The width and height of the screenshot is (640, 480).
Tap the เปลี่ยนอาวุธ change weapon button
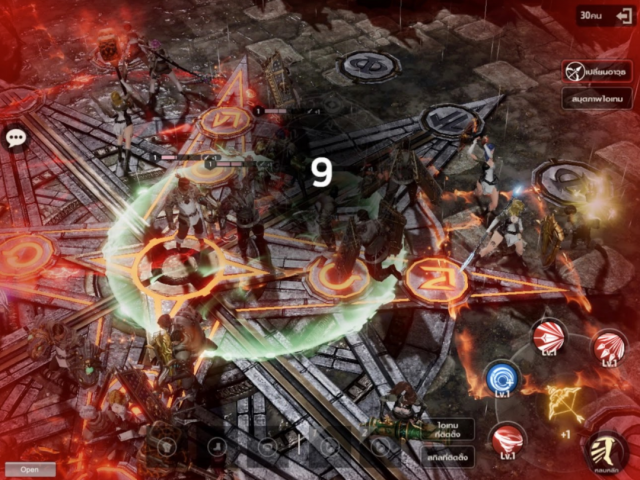(596, 73)
